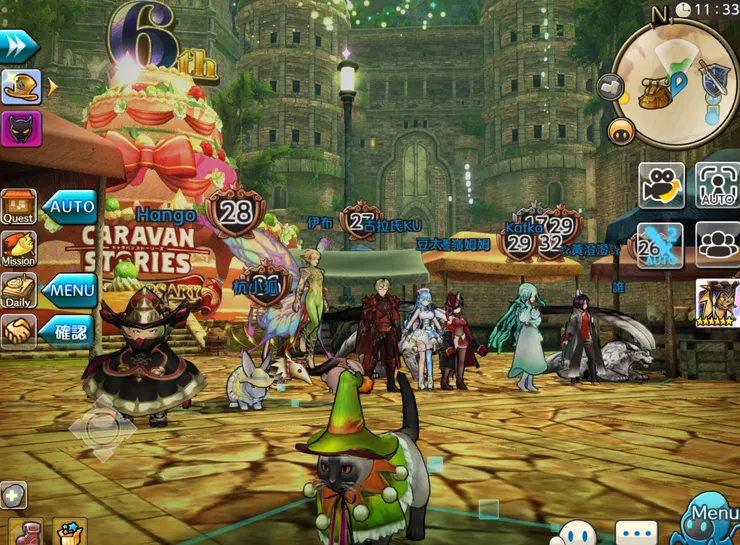Screen dimensions: 740x545
Task: Open the chat speech bubble
Action: (x=636, y=533)
